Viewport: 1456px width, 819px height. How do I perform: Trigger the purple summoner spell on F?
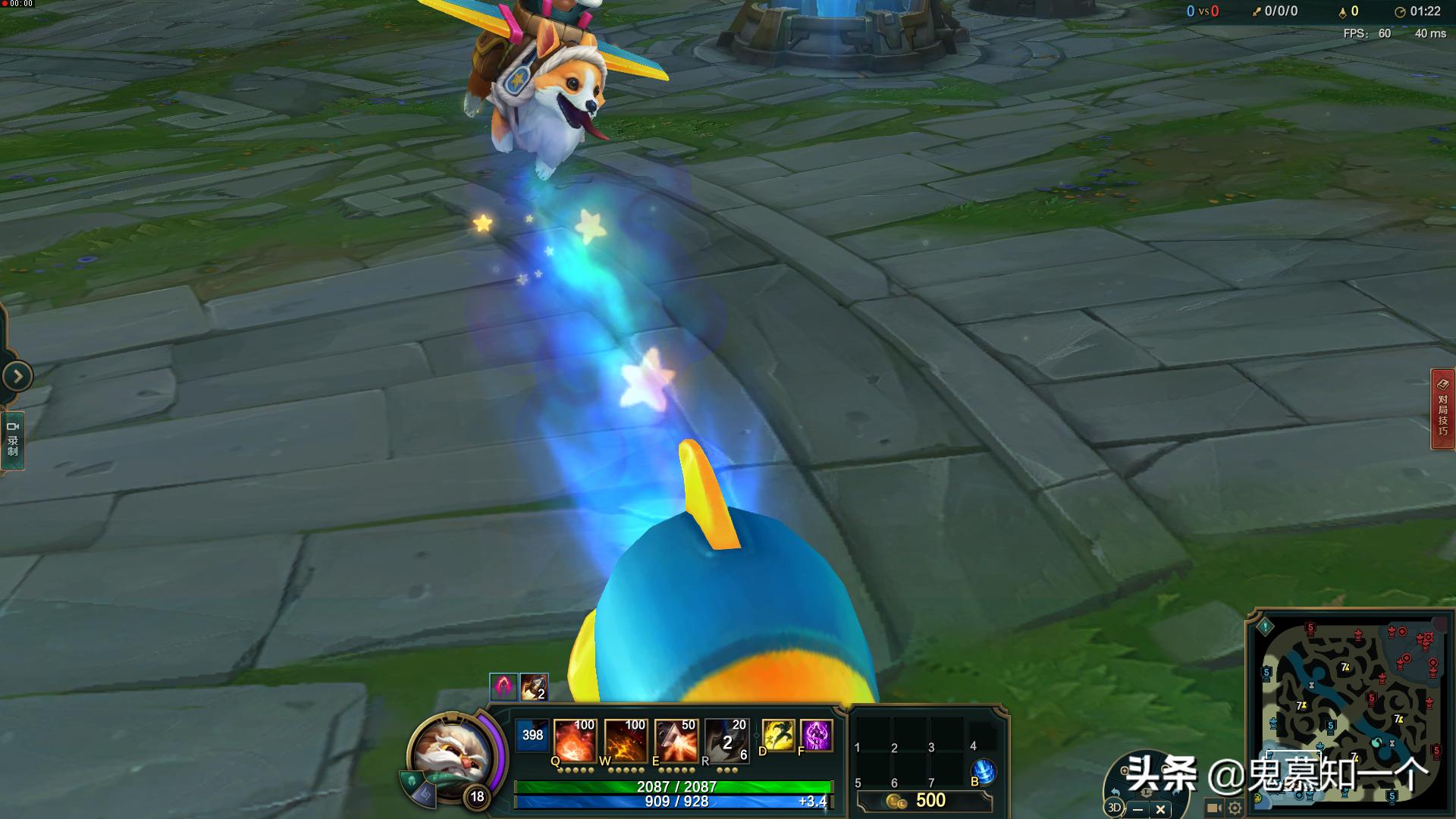coord(817,736)
